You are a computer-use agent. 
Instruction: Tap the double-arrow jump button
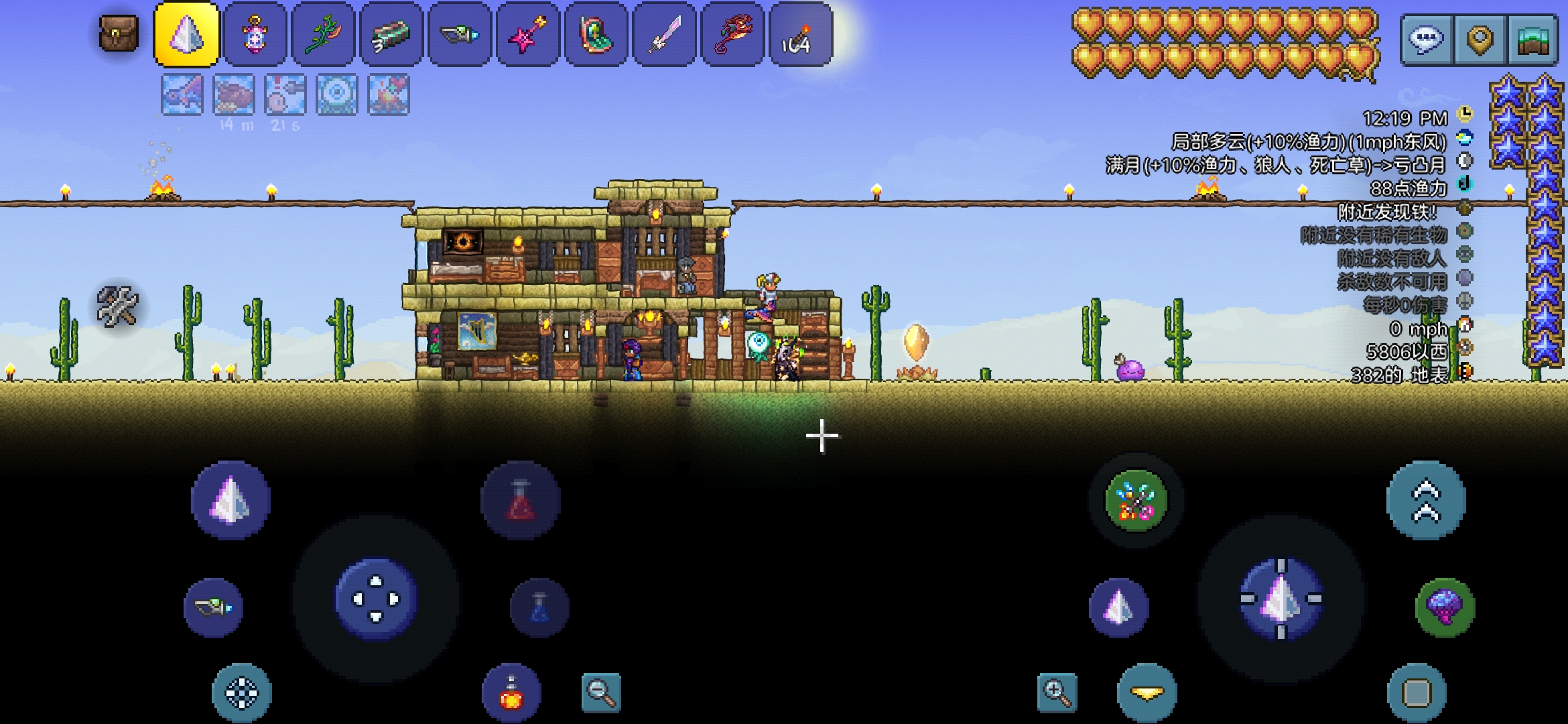1426,500
